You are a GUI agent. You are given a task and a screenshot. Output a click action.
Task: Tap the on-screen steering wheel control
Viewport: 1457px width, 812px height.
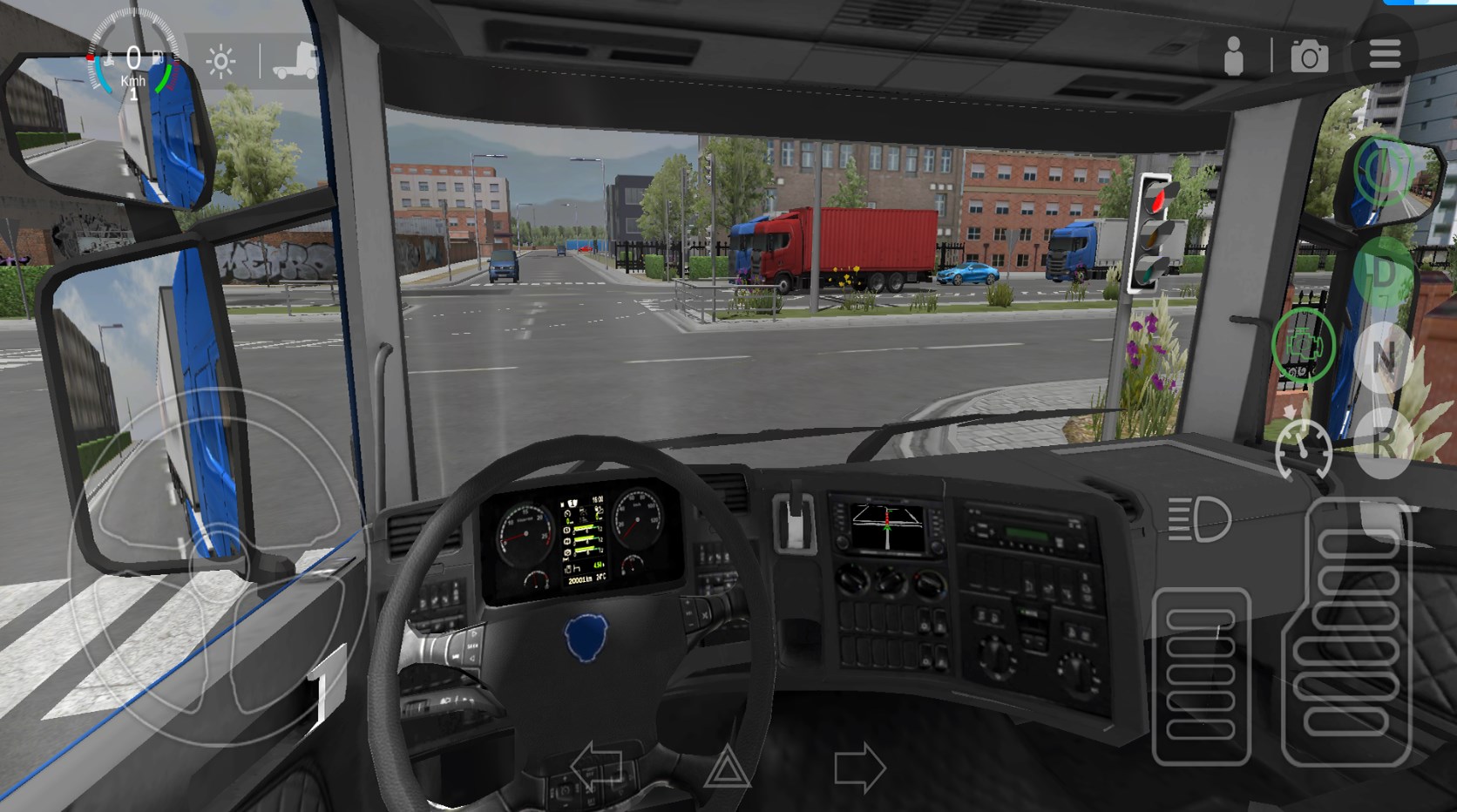(218, 566)
